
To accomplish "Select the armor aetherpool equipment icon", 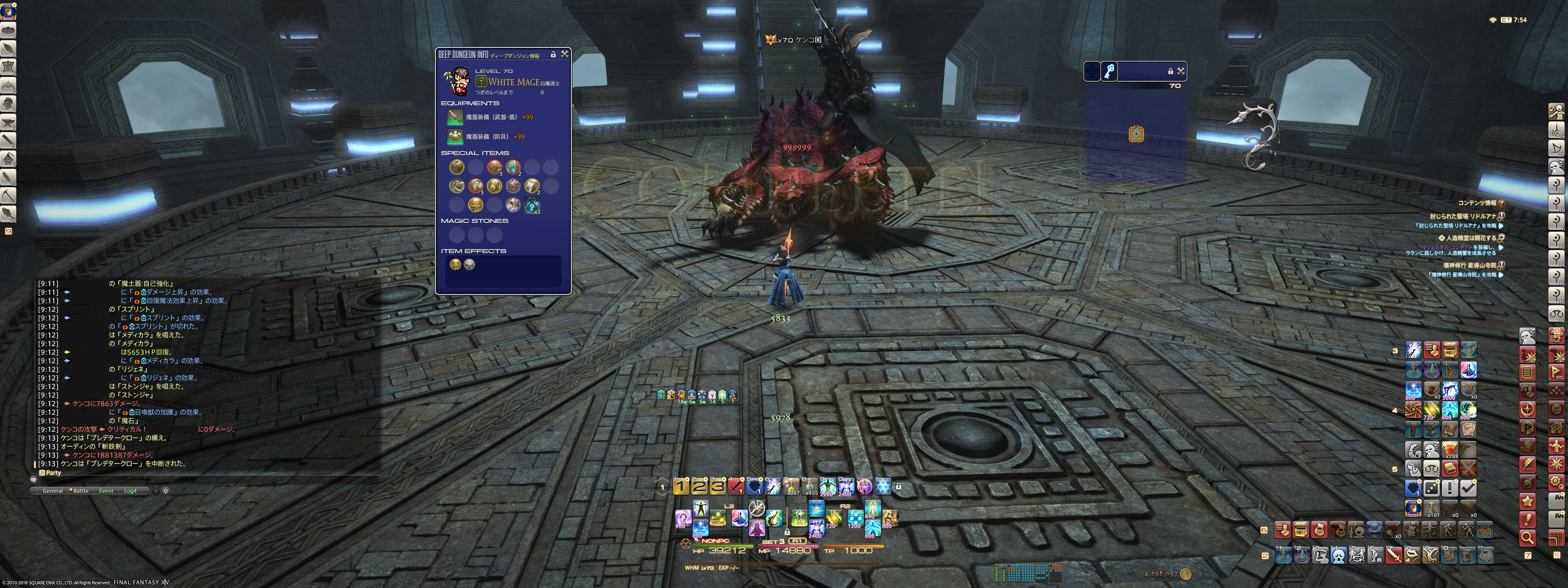I will tap(455, 136).
